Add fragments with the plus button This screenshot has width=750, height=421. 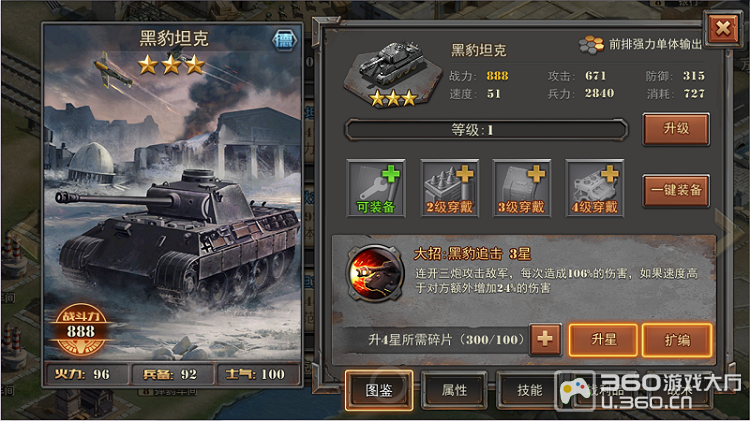point(545,340)
